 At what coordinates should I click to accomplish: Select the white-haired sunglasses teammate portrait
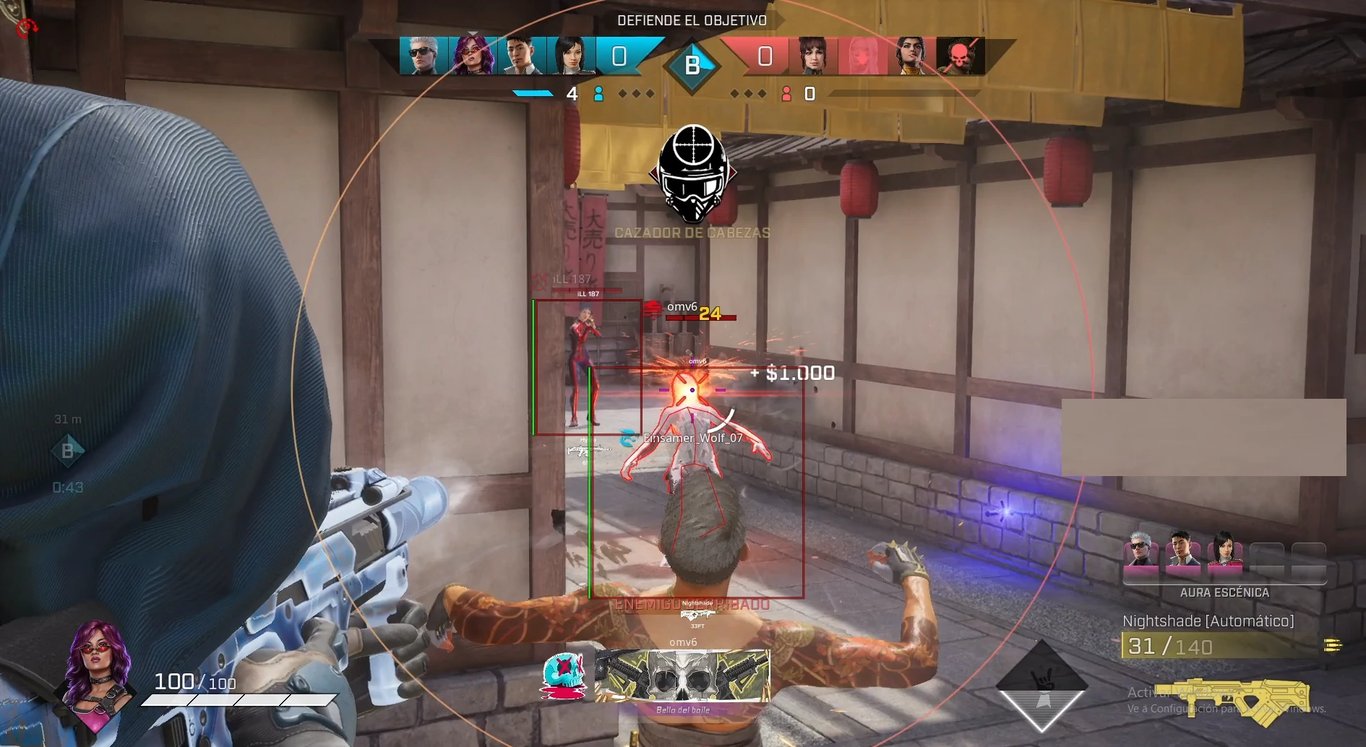[x=419, y=56]
